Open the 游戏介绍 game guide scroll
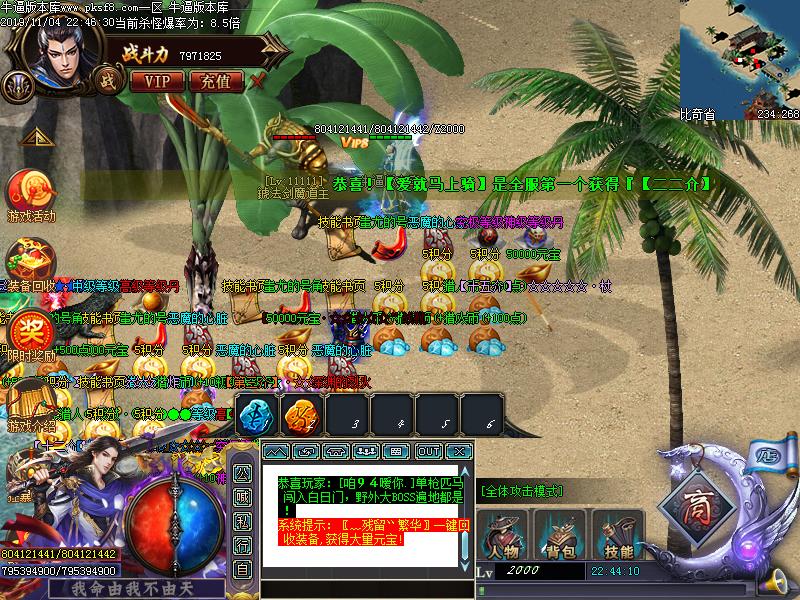Screen dimensions: 800x600 (30, 406)
